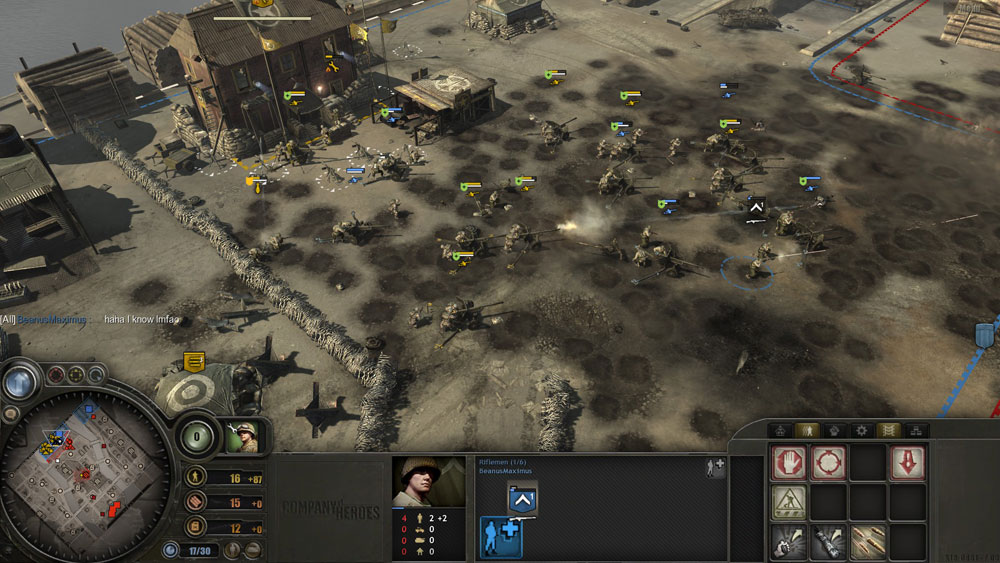Reinforce the squad with the blue soldier-plus icon
Viewport: 1000px width, 563px height.
coord(498,536)
